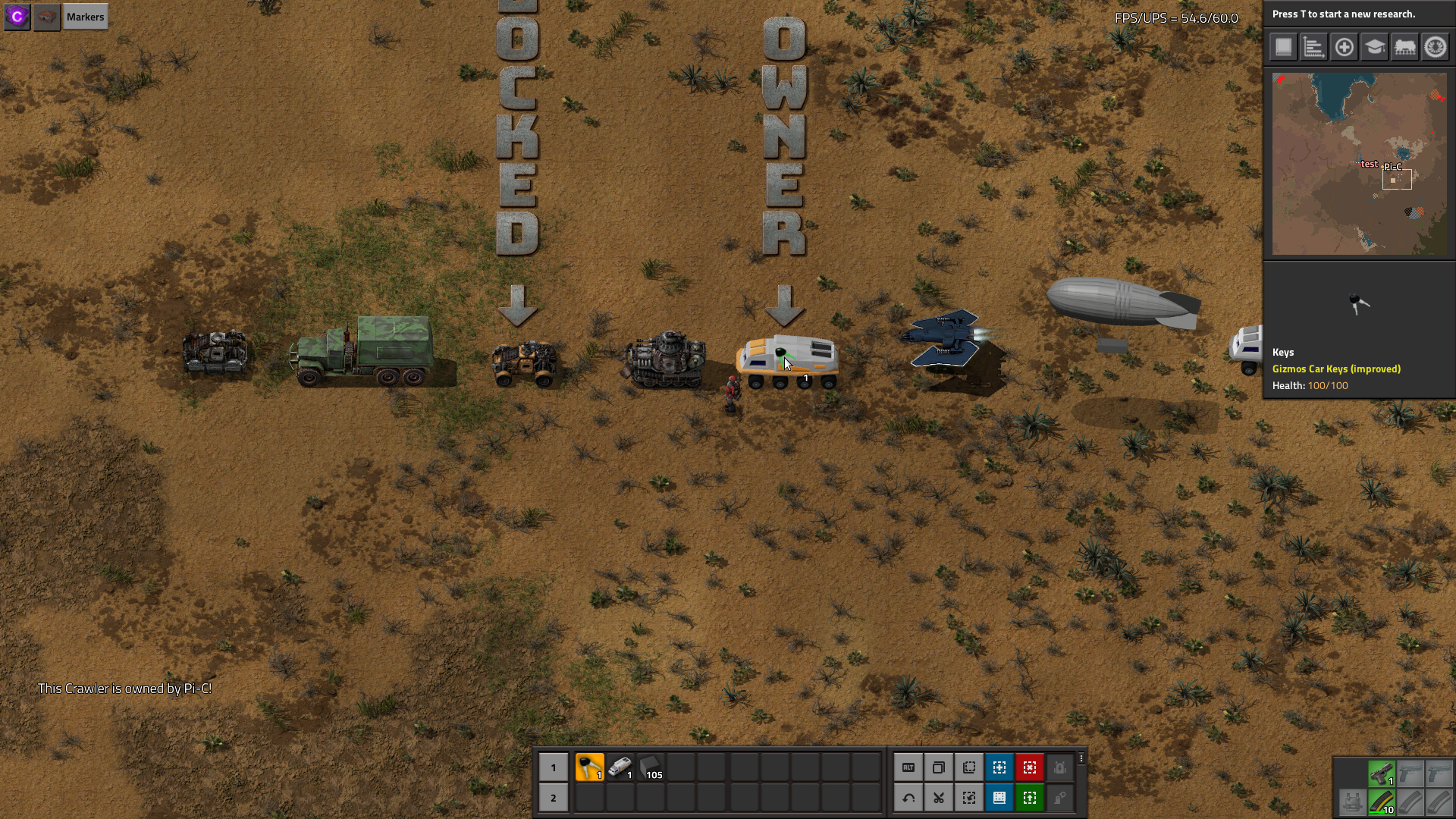The height and width of the screenshot is (819, 1456).
Task: Switch to quickbar row 1
Action: click(553, 767)
